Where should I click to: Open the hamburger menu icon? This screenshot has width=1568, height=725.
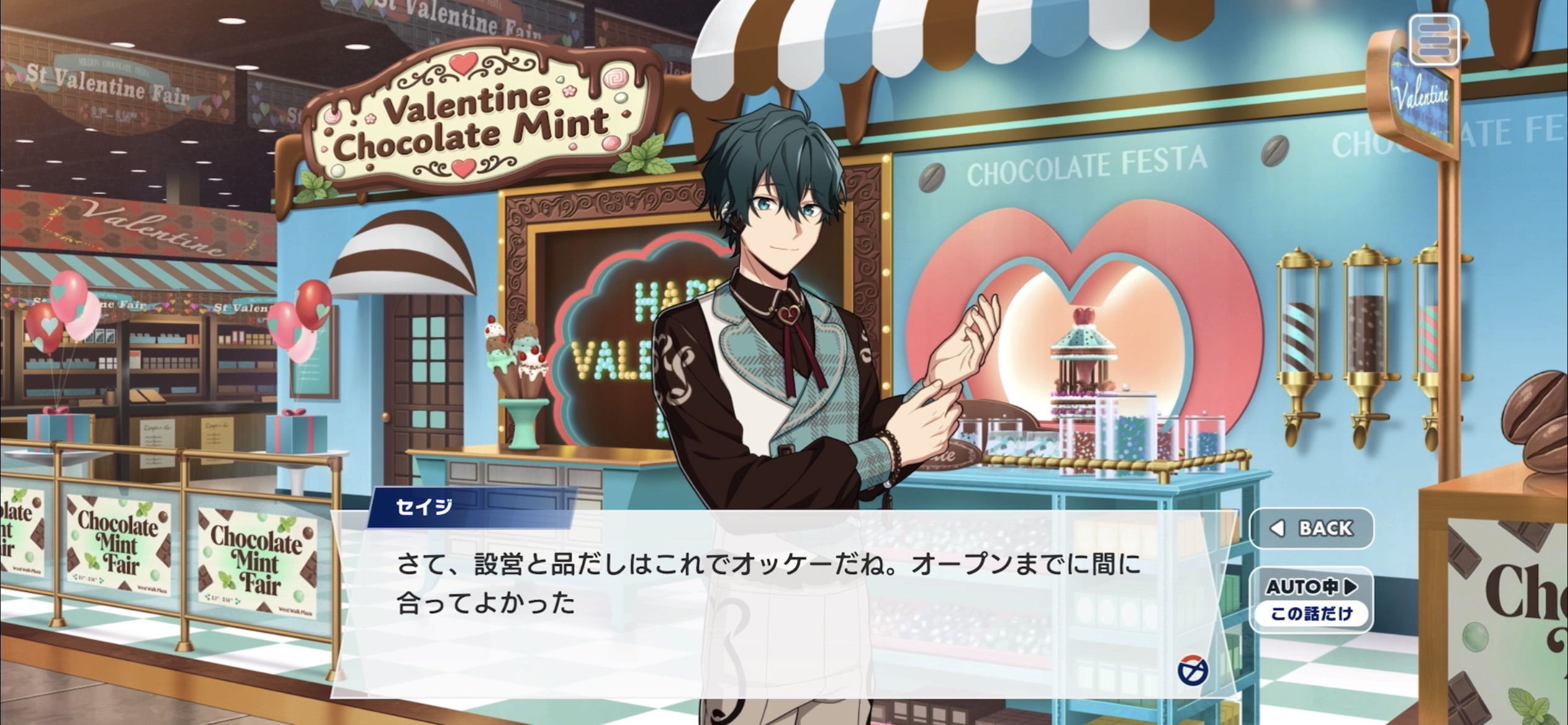1434,40
